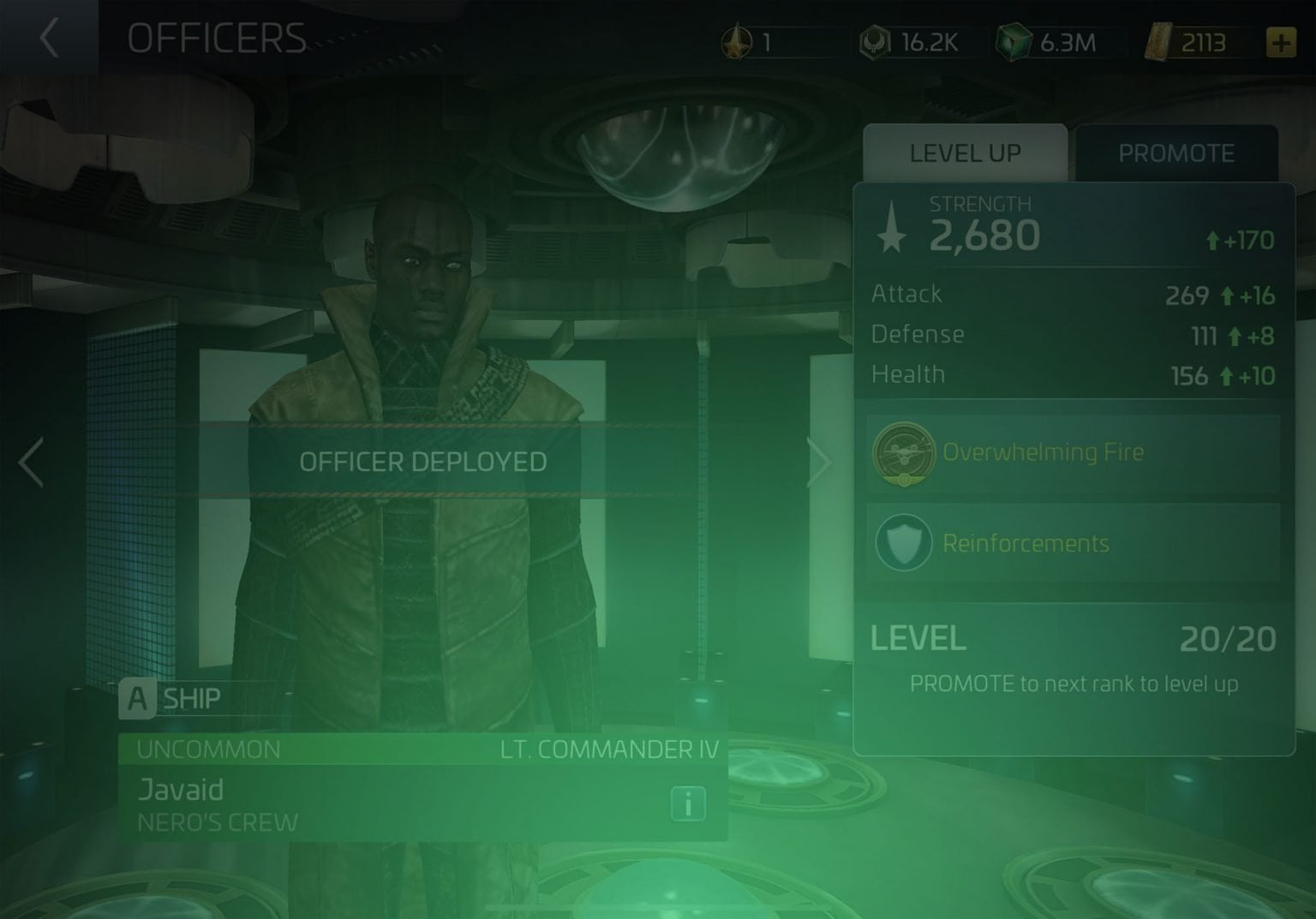Switch to the PROMOTE tab
The width and height of the screenshot is (1316, 919).
click(x=1177, y=152)
